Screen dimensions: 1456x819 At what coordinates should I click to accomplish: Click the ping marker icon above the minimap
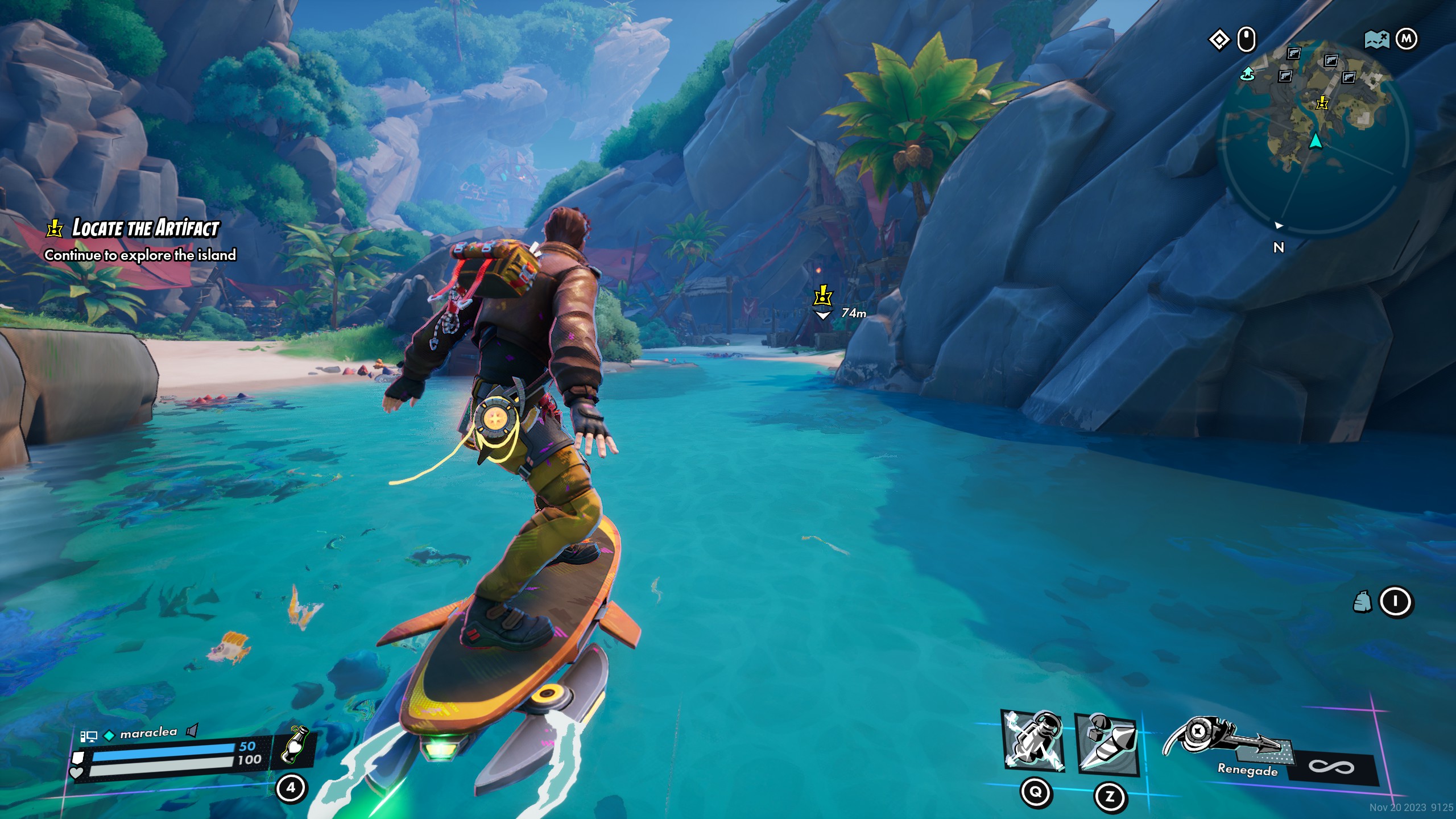pyautogui.click(x=1219, y=39)
